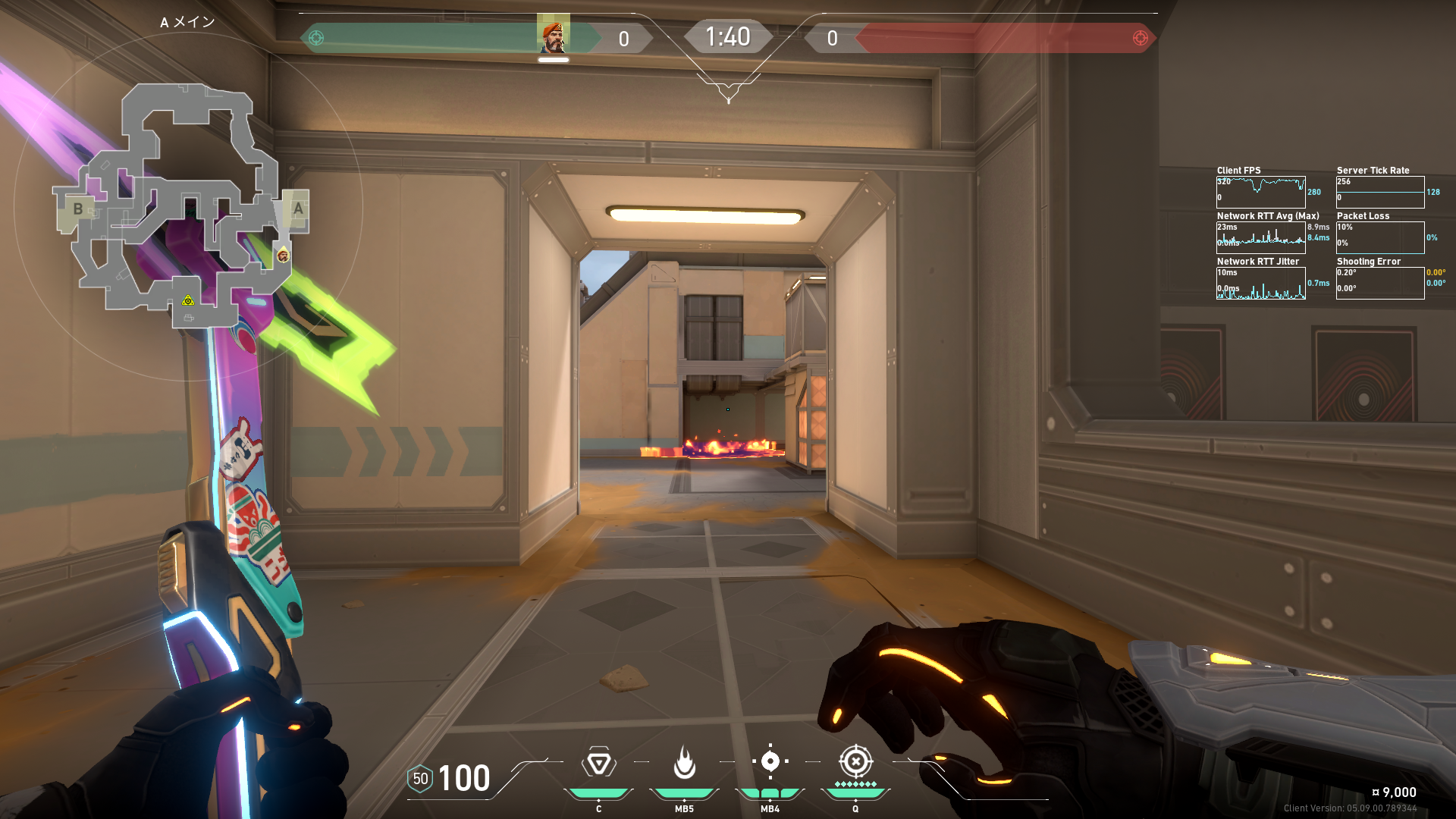Click the Client FPS performance graph

1260,192
